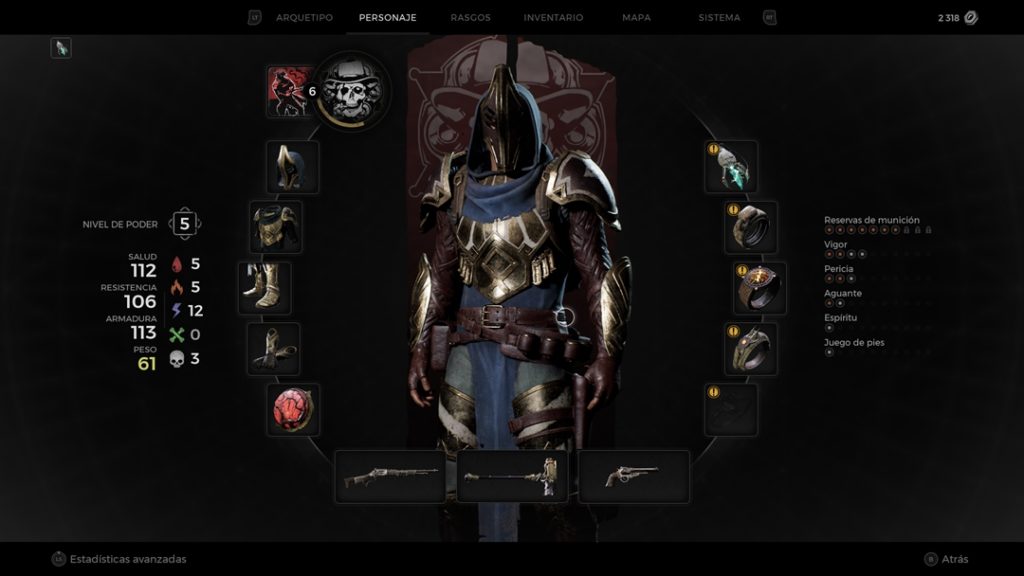
Task: Choose the long gun weapon slot
Action: click(390, 476)
